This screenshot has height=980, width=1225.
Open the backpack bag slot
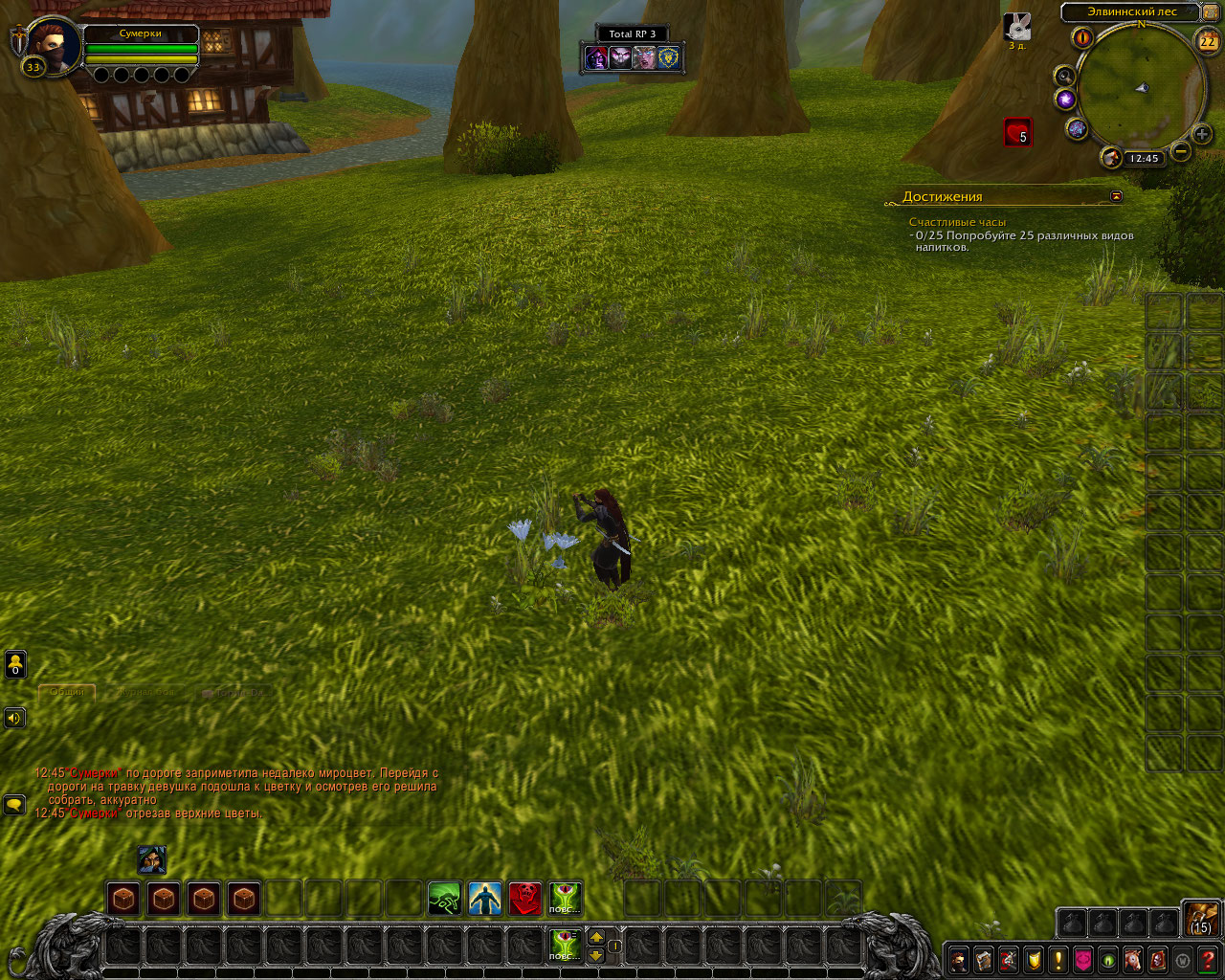click(1201, 917)
